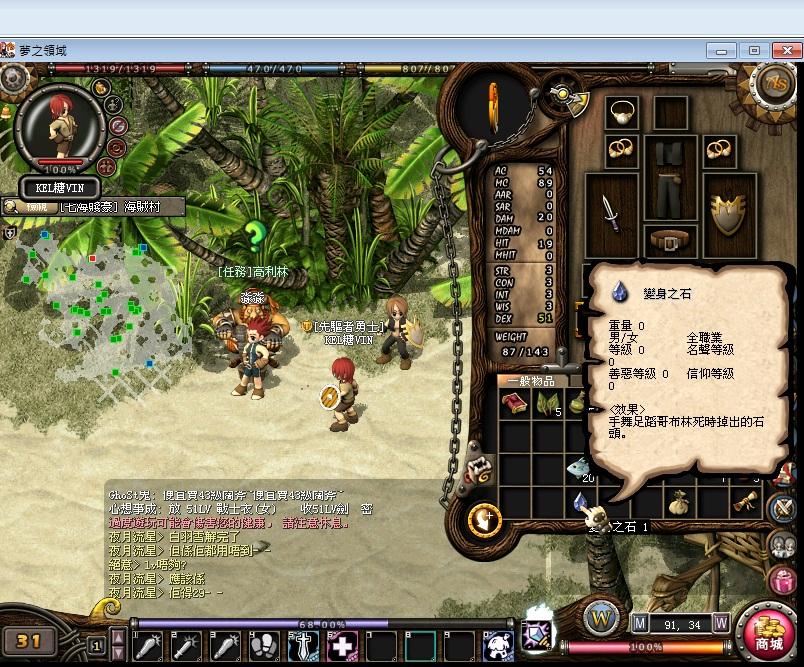Click the belt equipment slot
This screenshot has width=804, height=667.
click(665, 241)
